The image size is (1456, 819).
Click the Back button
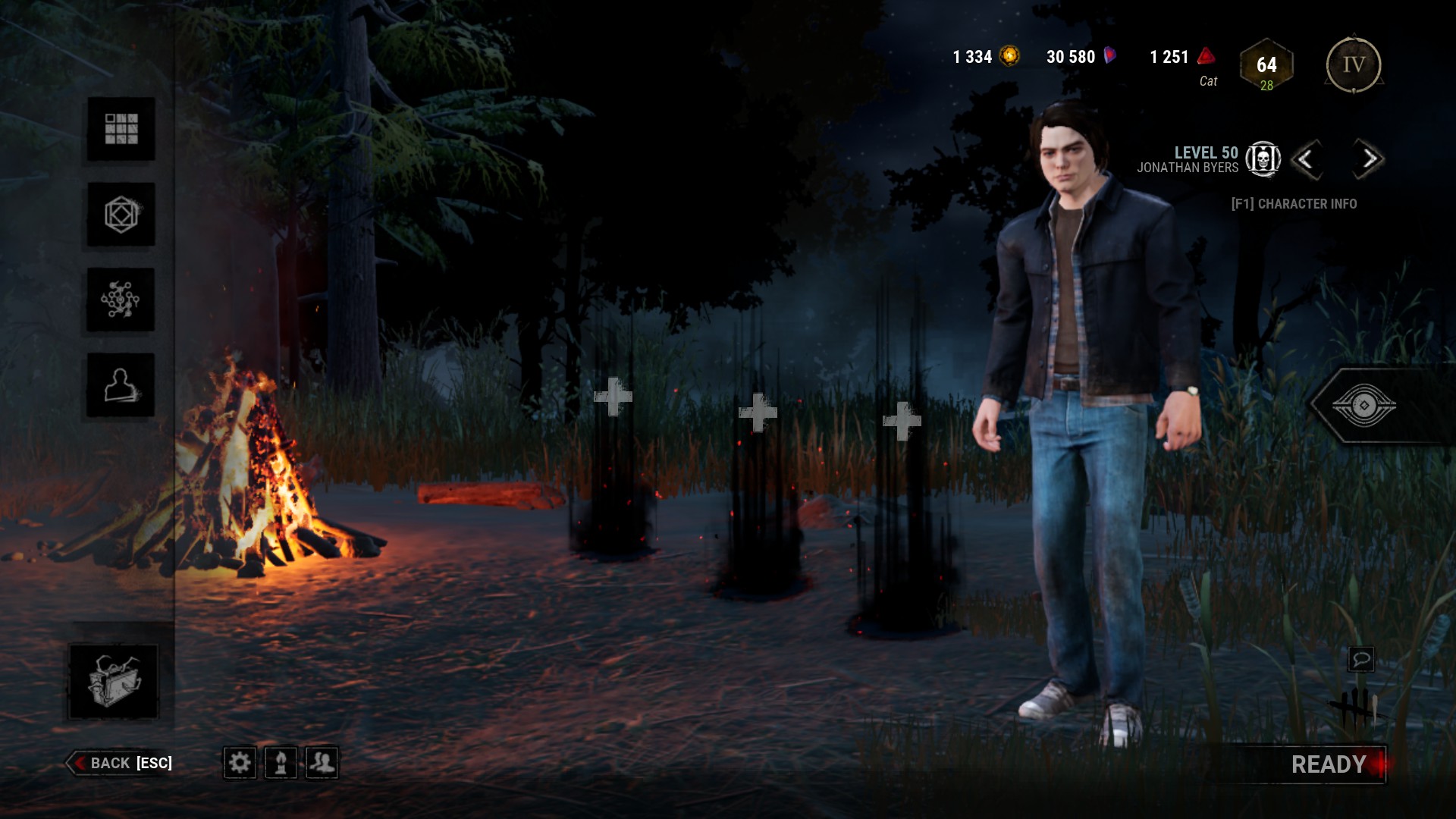pos(121,763)
